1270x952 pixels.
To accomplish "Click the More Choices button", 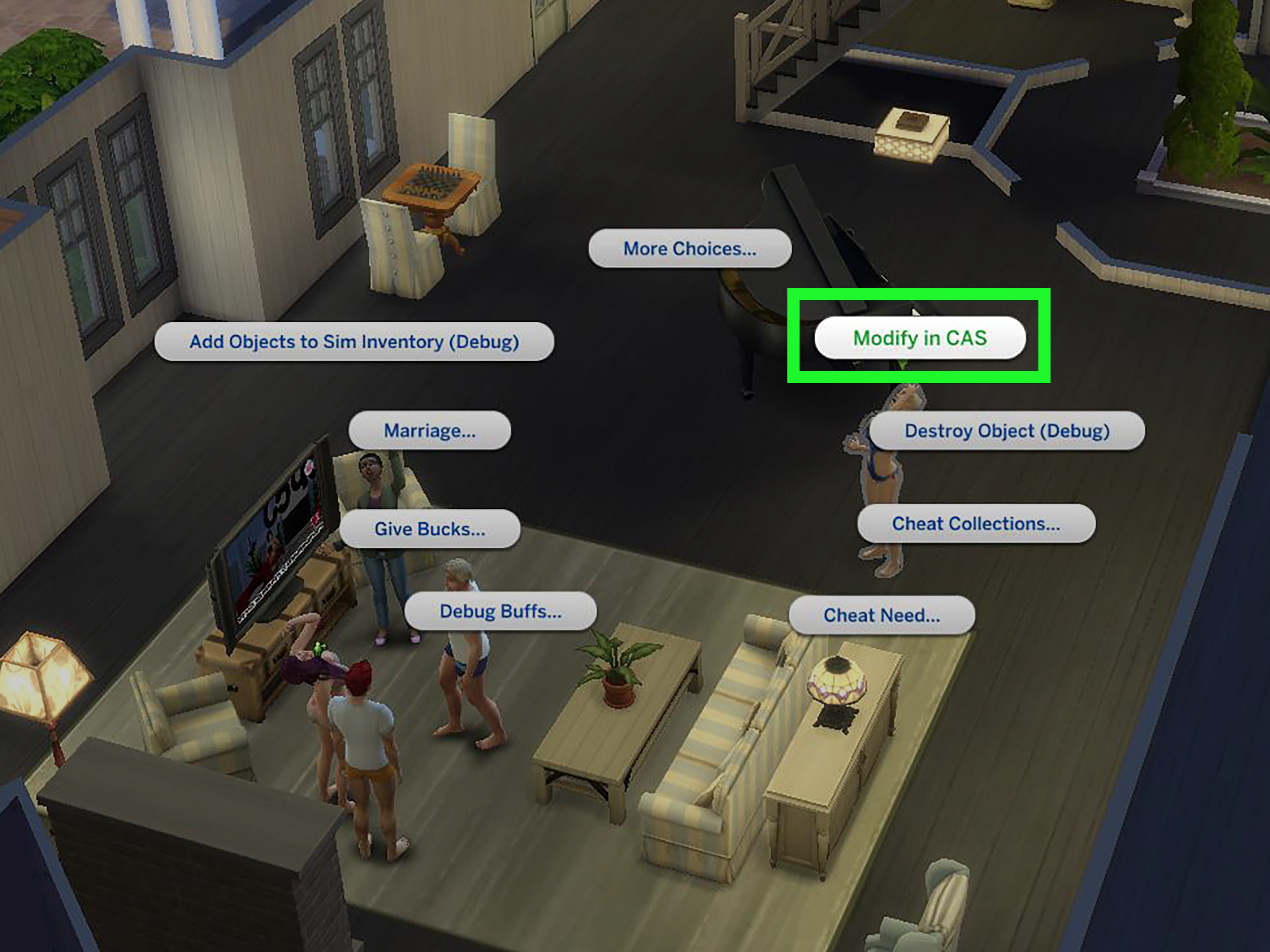I will (689, 249).
